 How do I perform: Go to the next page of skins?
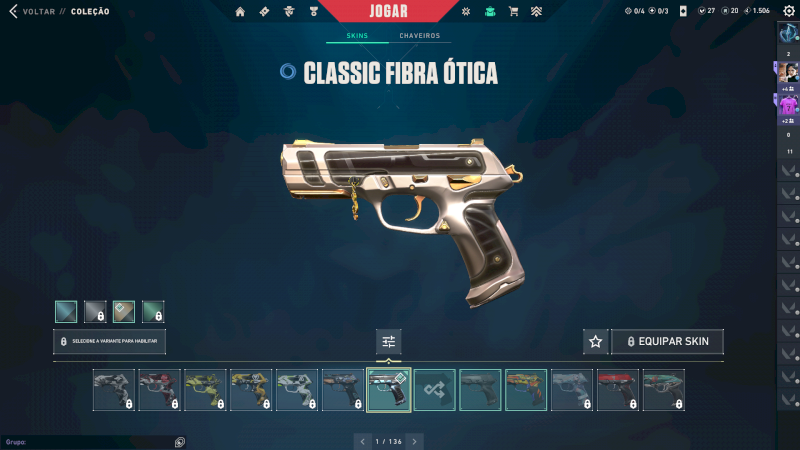point(415,441)
